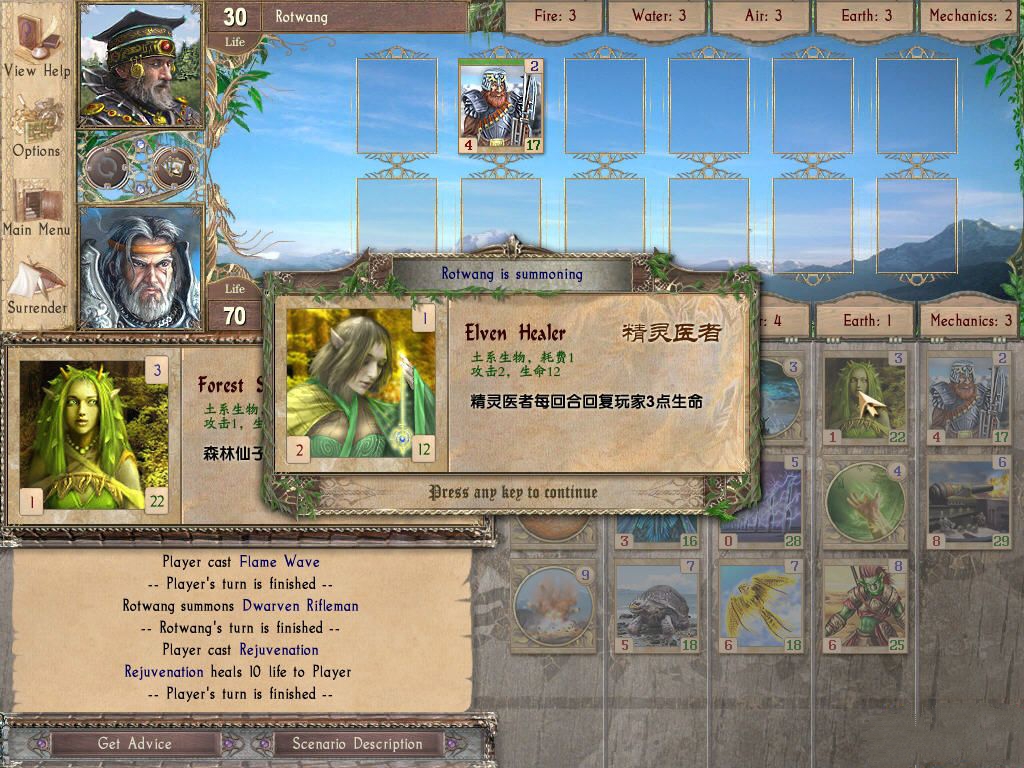Pick the yellow bird creature card
Viewport: 1024px width, 768px height.
760,608
